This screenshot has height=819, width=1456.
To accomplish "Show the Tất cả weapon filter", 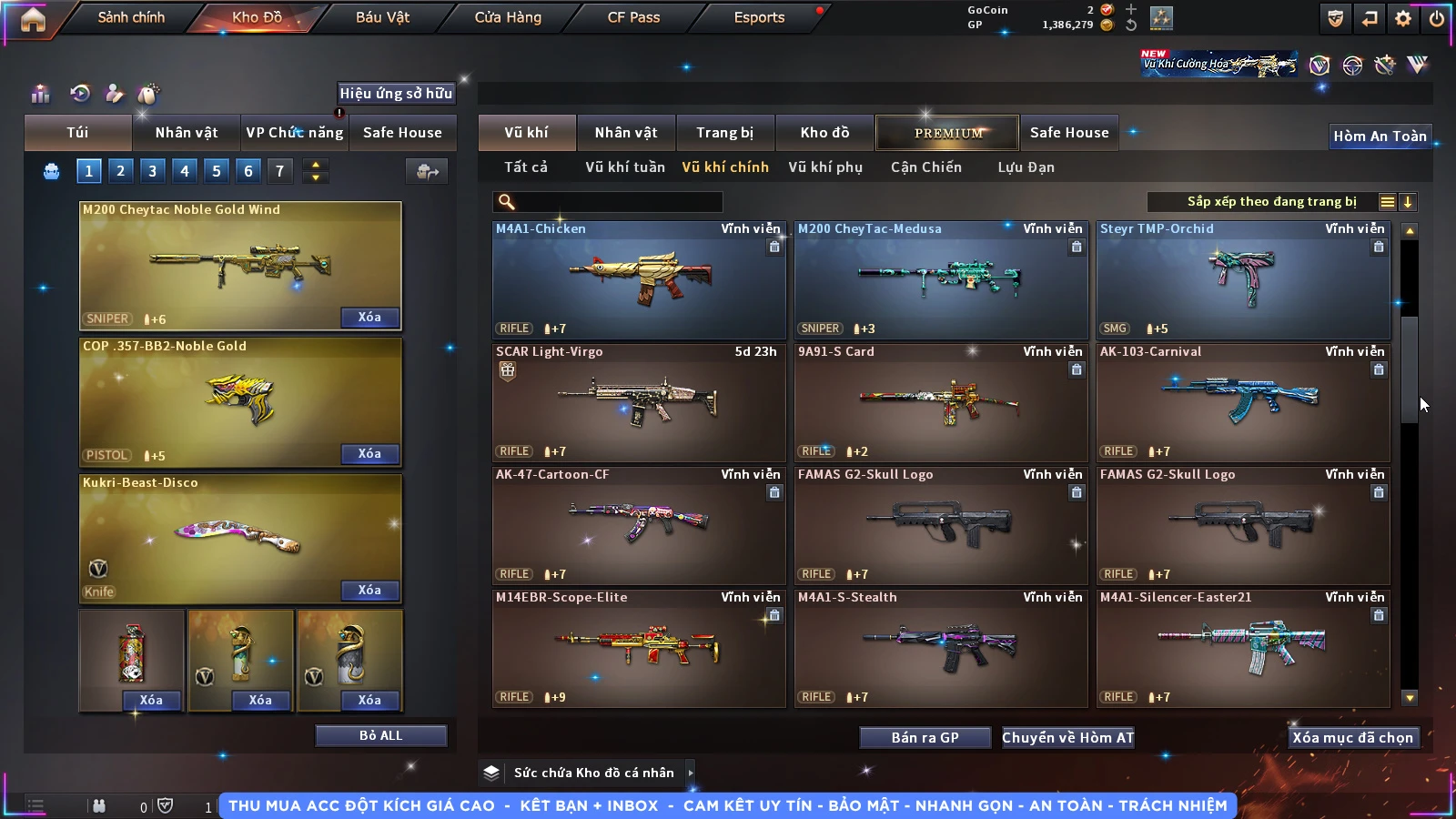I will point(526,167).
